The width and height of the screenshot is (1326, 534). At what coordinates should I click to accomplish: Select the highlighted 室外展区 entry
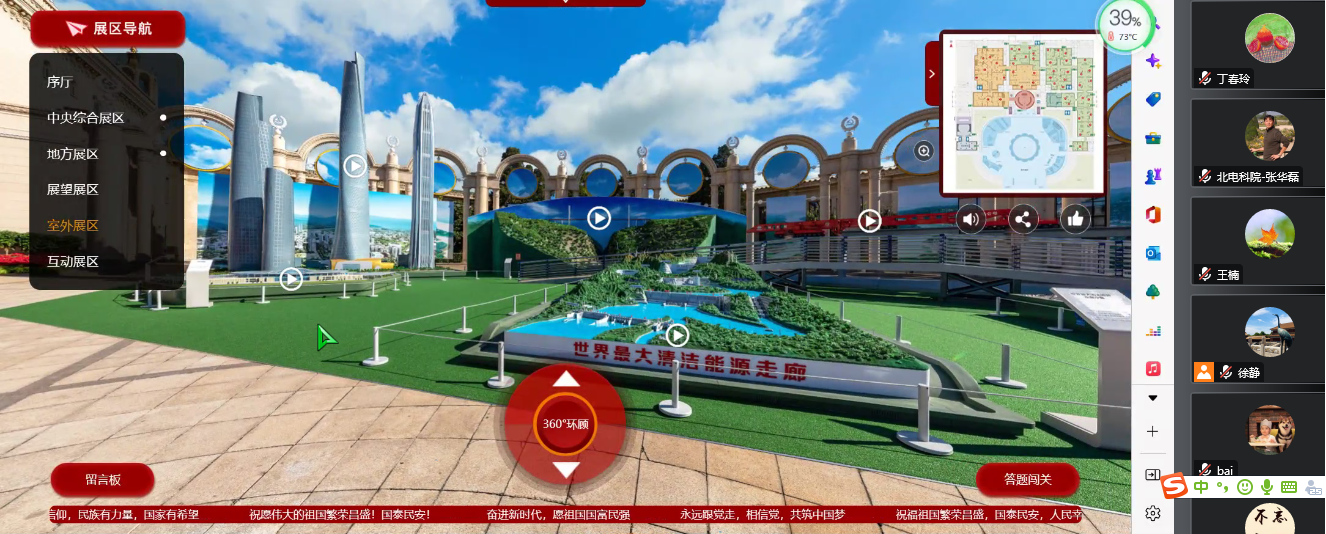click(x=72, y=225)
